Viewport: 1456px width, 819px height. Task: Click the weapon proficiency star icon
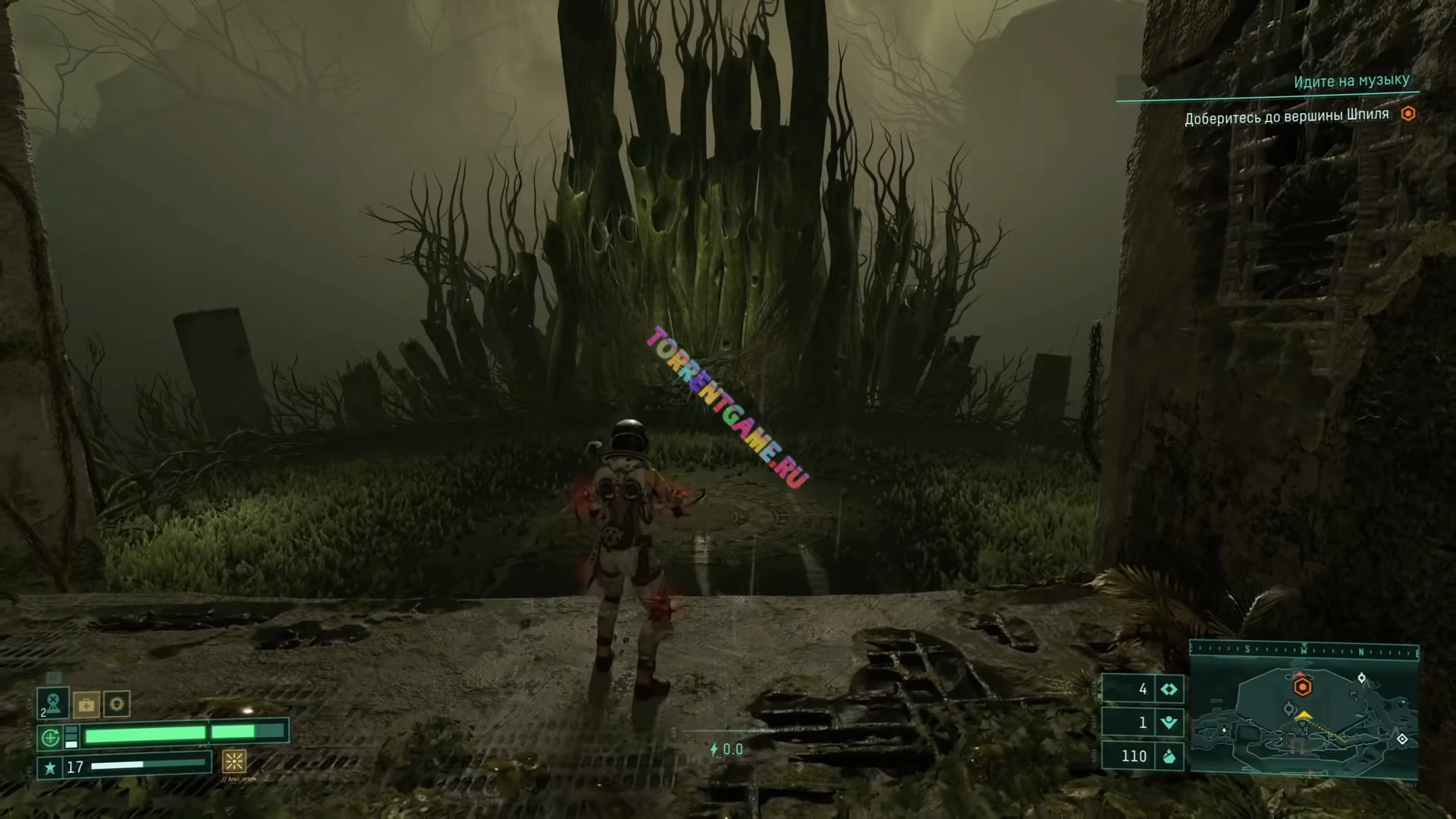[x=50, y=767]
